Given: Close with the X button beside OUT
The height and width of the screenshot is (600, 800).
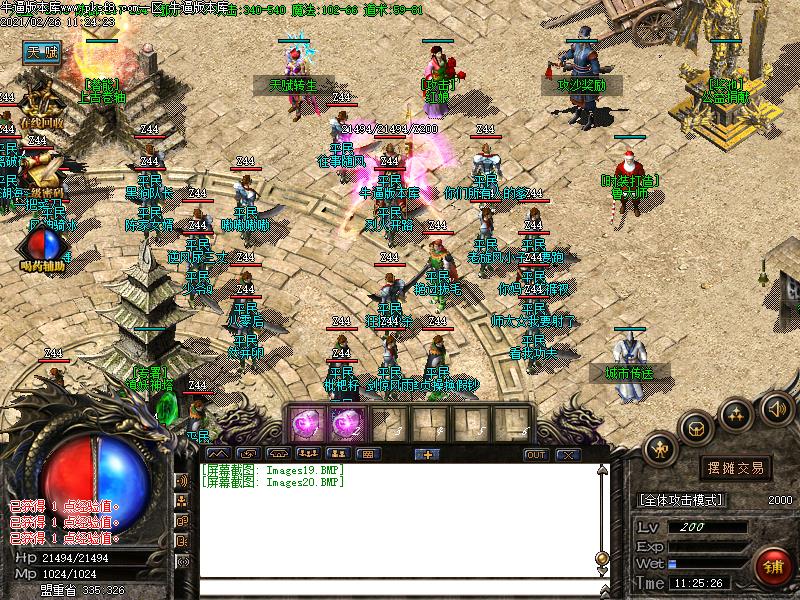Looking at the screenshot, I should coord(568,454).
